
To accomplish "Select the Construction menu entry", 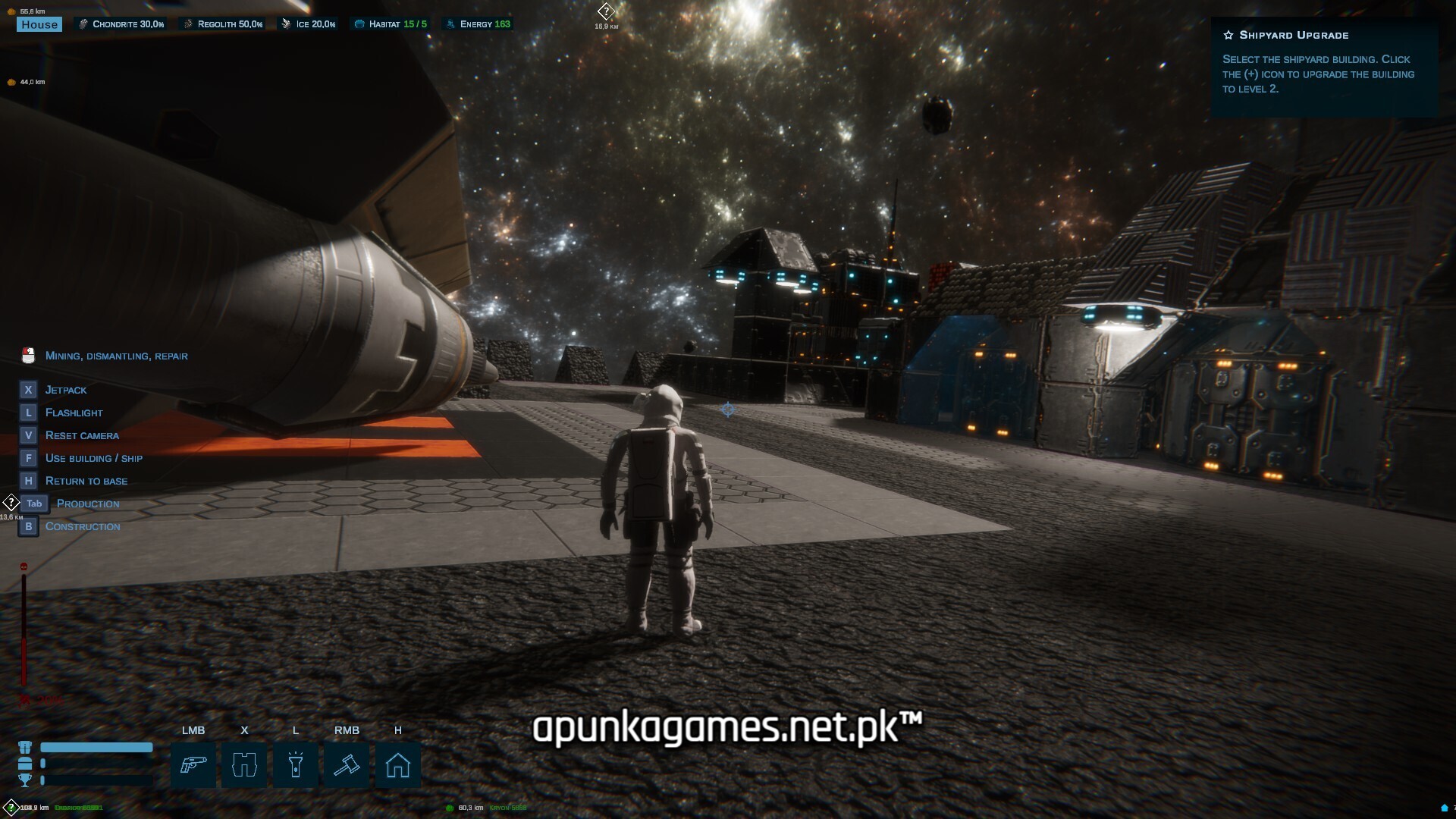I will [83, 526].
